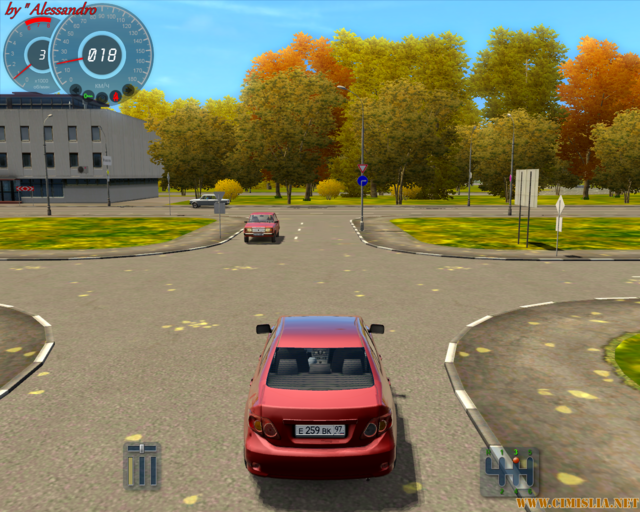Screen dimensions: 640x512
Task: Click the red seat belt warning icon
Action: click(x=116, y=96)
